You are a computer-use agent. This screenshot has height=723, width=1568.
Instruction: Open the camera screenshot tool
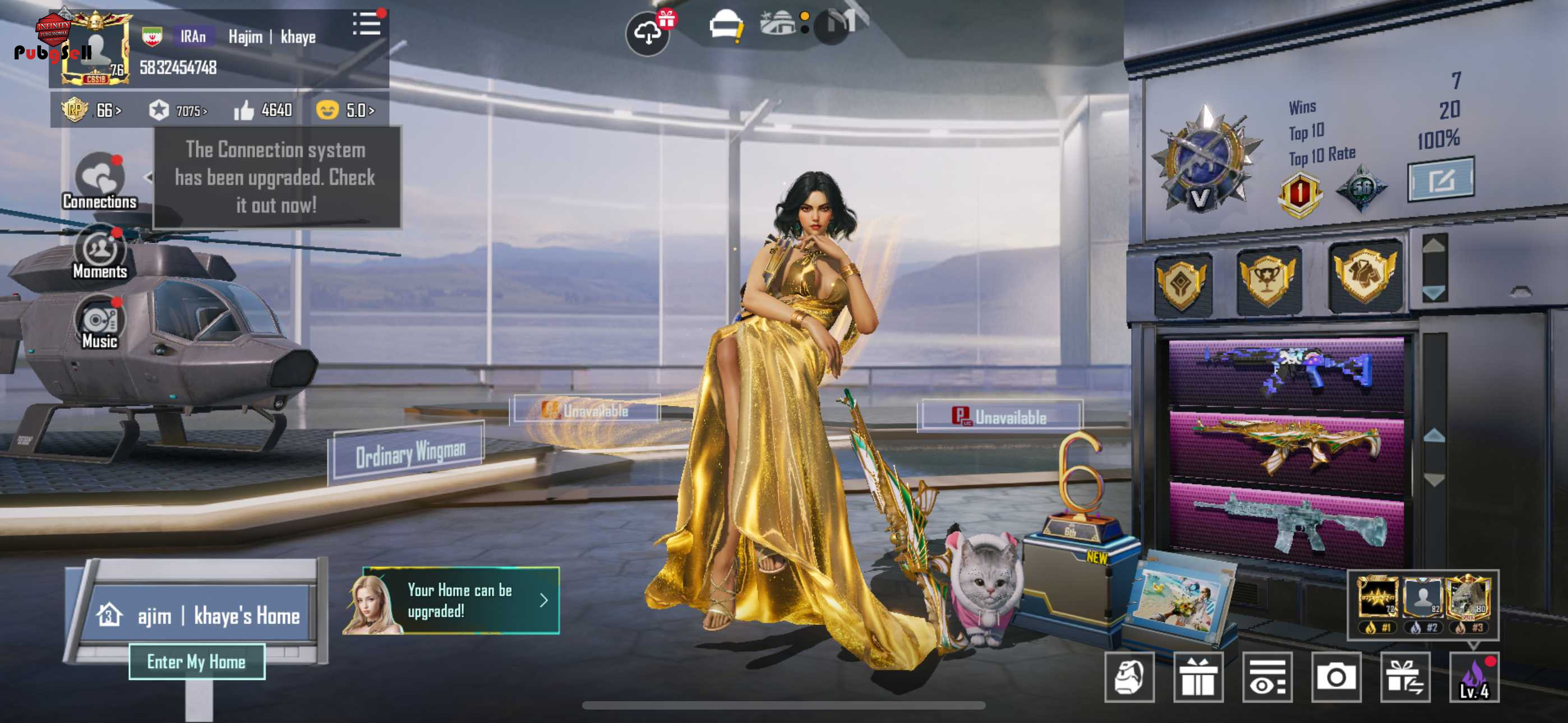1335,676
